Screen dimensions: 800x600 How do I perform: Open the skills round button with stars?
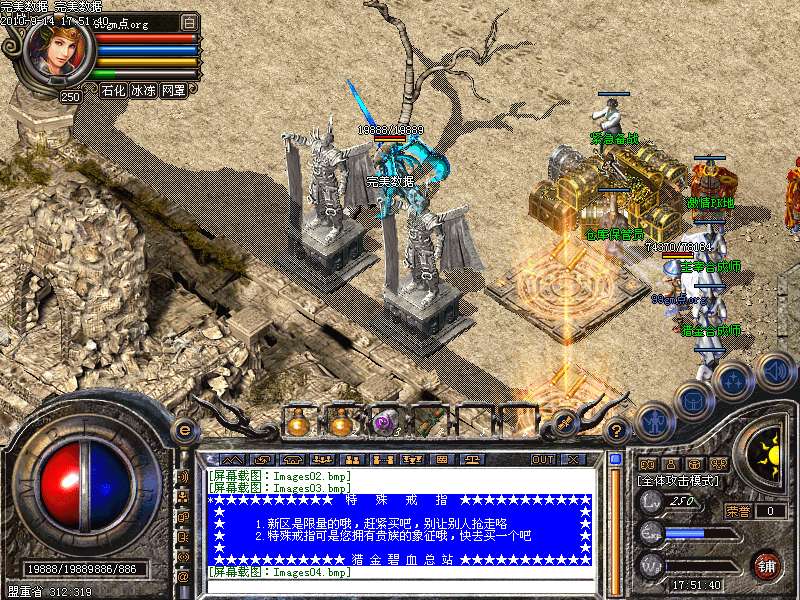click(x=734, y=380)
